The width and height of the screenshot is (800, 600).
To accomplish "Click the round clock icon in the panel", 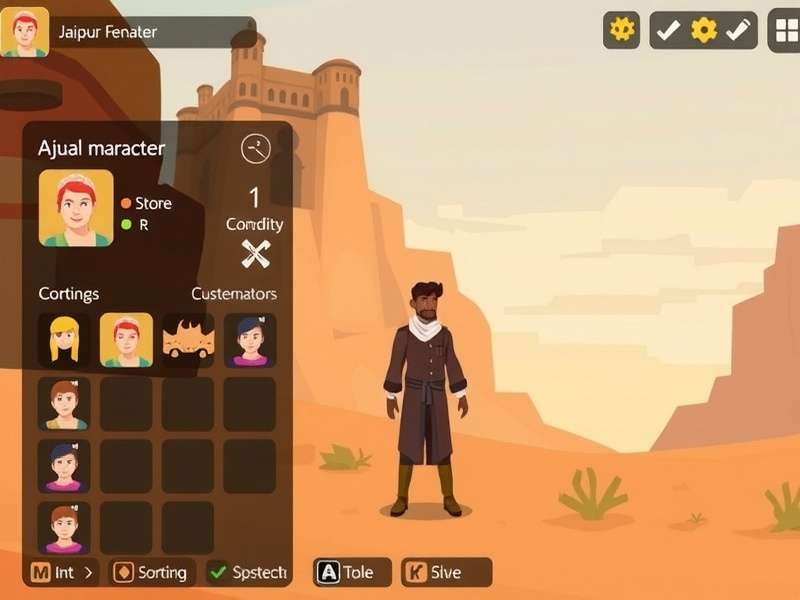I will point(256,149).
